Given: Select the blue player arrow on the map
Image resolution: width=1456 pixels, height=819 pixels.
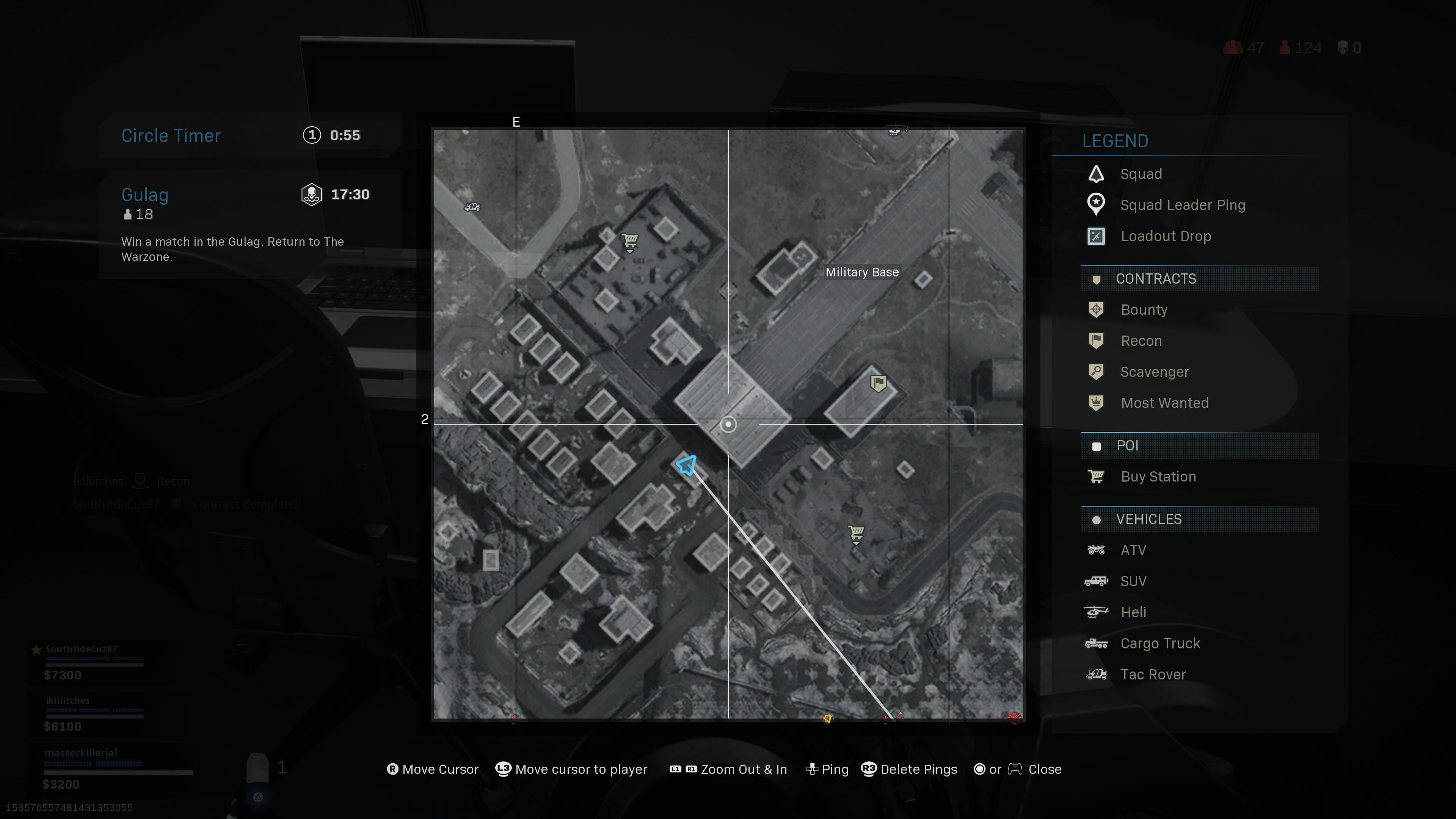Looking at the screenshot, I should click(x=687, y=465).
